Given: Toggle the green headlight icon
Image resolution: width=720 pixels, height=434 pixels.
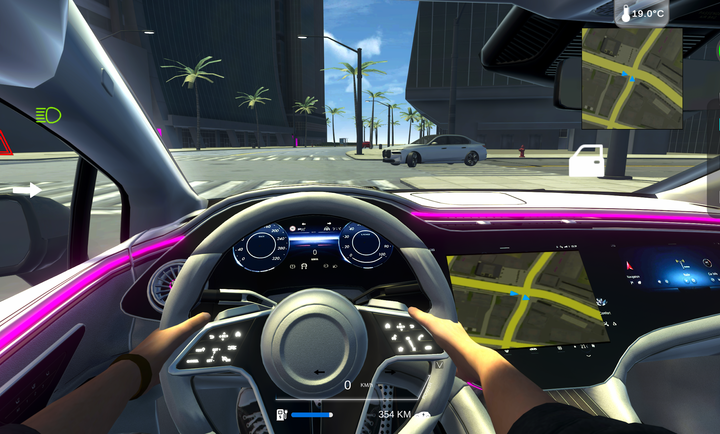Looking at the screenshot, I should tap(47, 115).
